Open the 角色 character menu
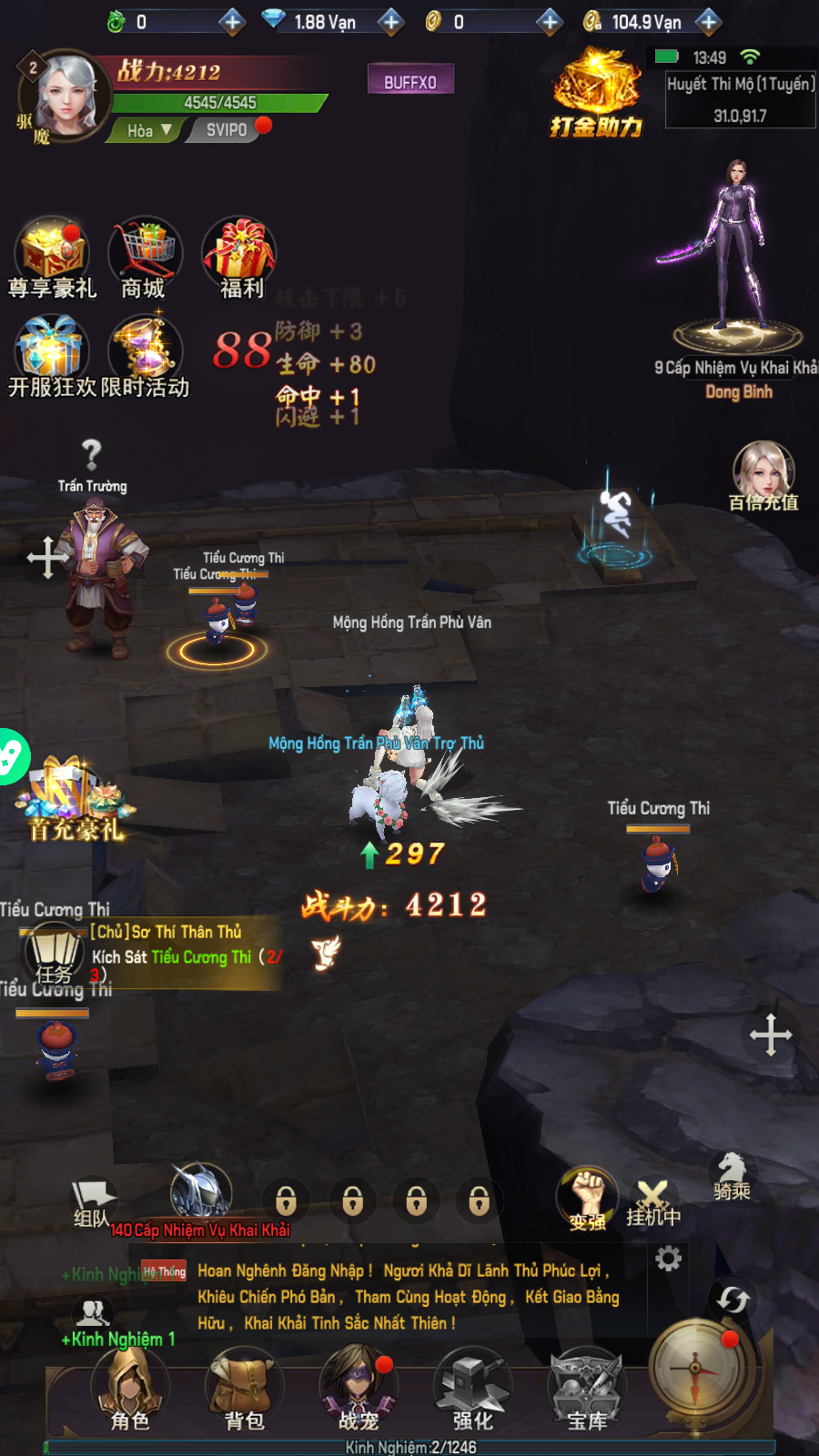Viewport: 819px width, 1456px height. coord(129,1388)
